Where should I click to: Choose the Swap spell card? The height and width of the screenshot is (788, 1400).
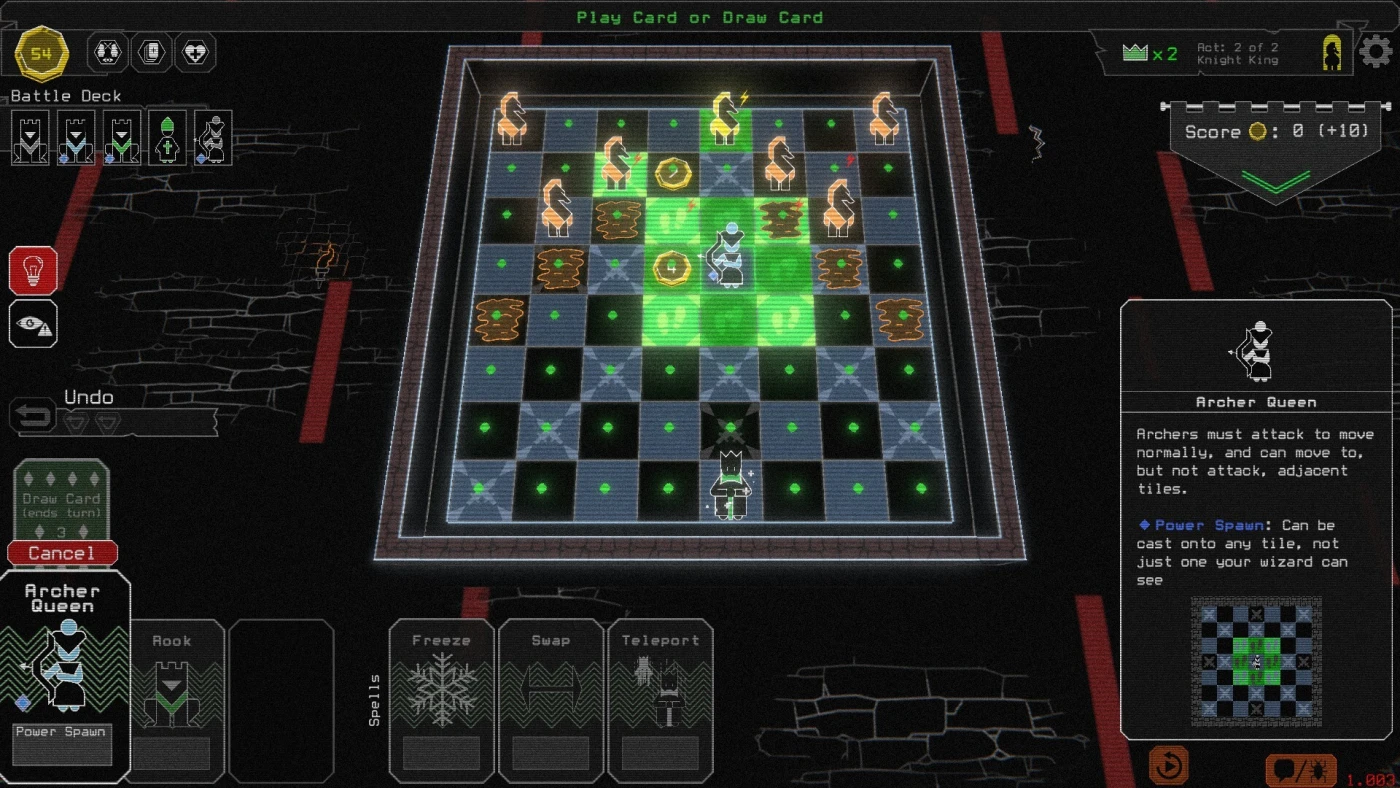coord(551,700)
